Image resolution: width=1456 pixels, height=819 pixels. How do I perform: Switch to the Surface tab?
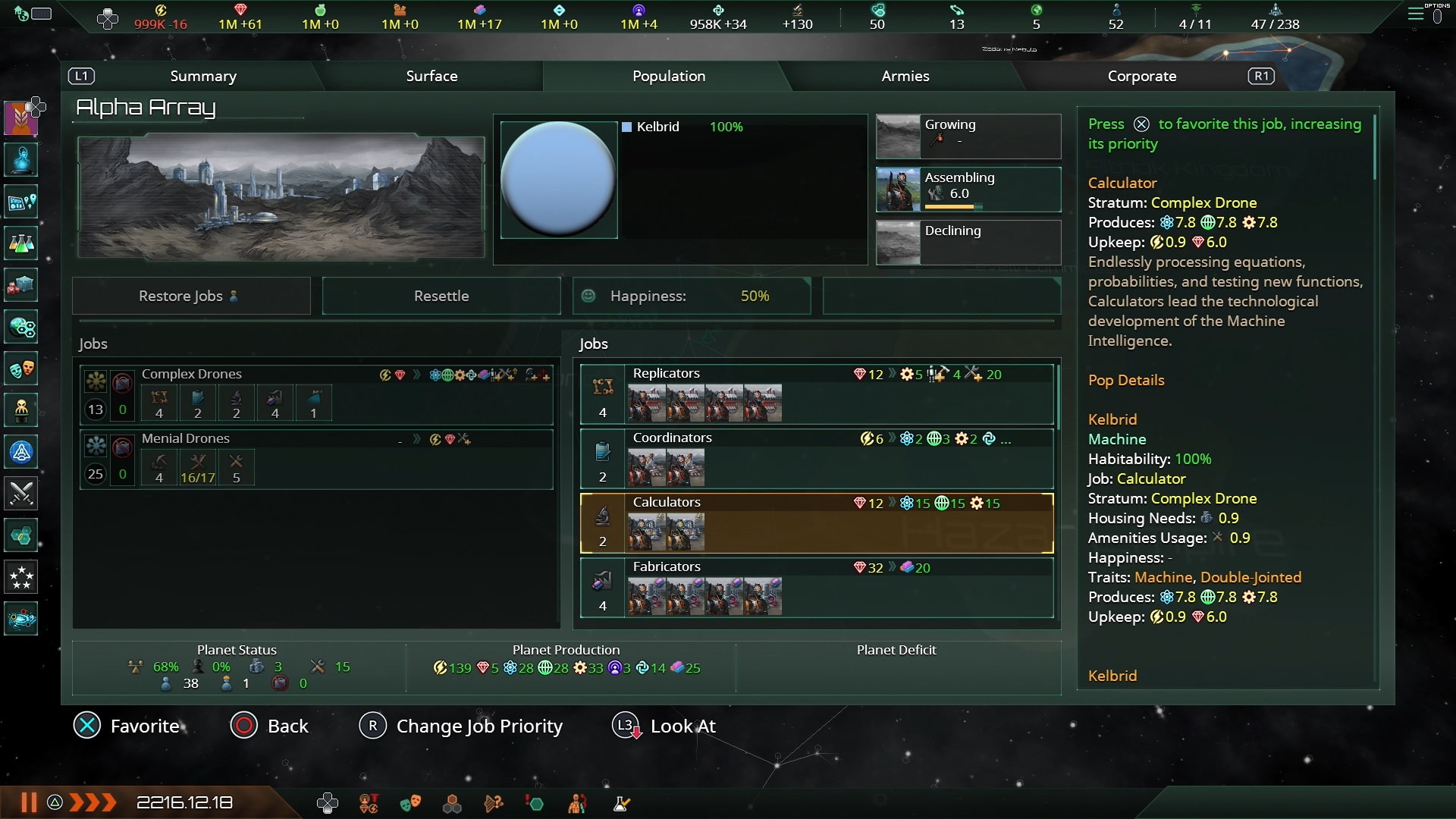tap(432, 76)
